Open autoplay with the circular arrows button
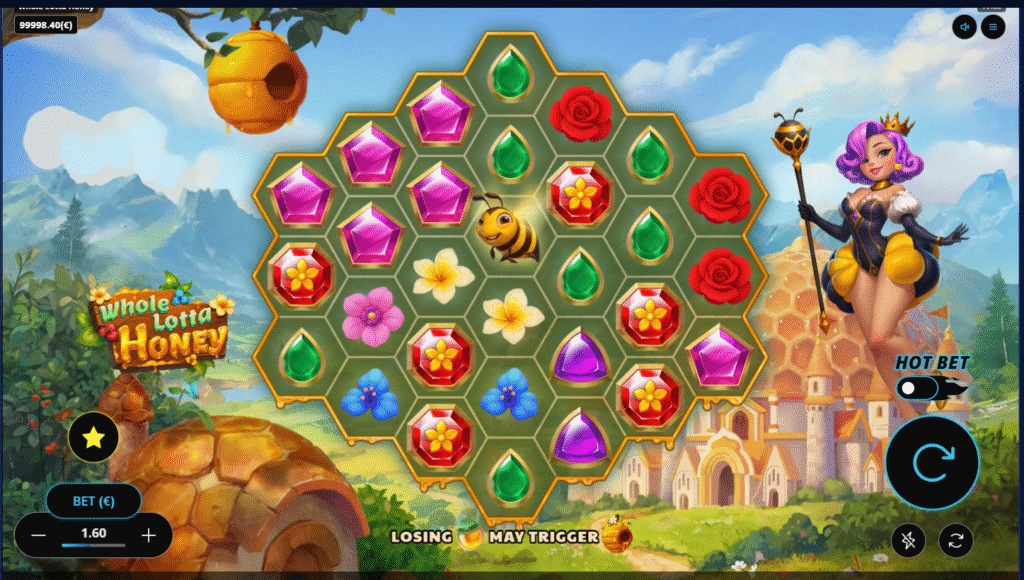 coord(956,540)
